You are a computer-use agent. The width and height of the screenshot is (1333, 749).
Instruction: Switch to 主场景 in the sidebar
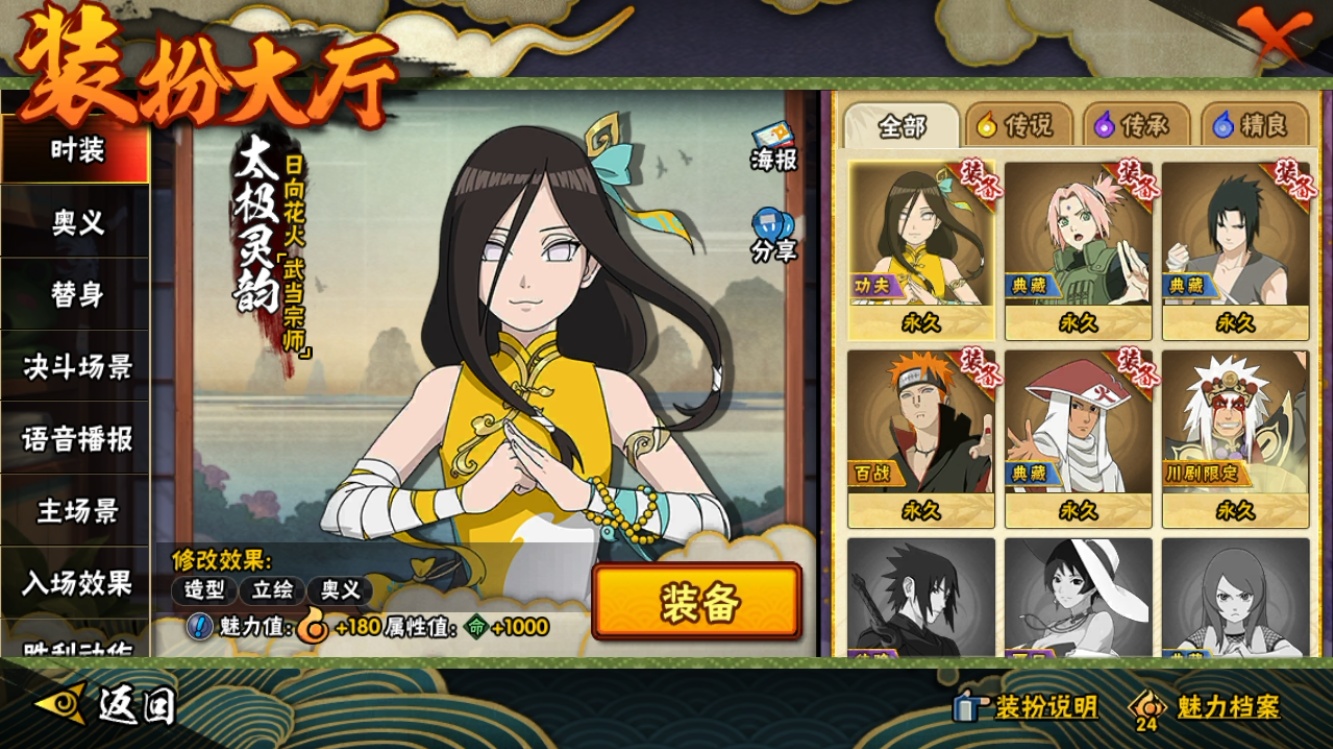[x=76, y=511]
